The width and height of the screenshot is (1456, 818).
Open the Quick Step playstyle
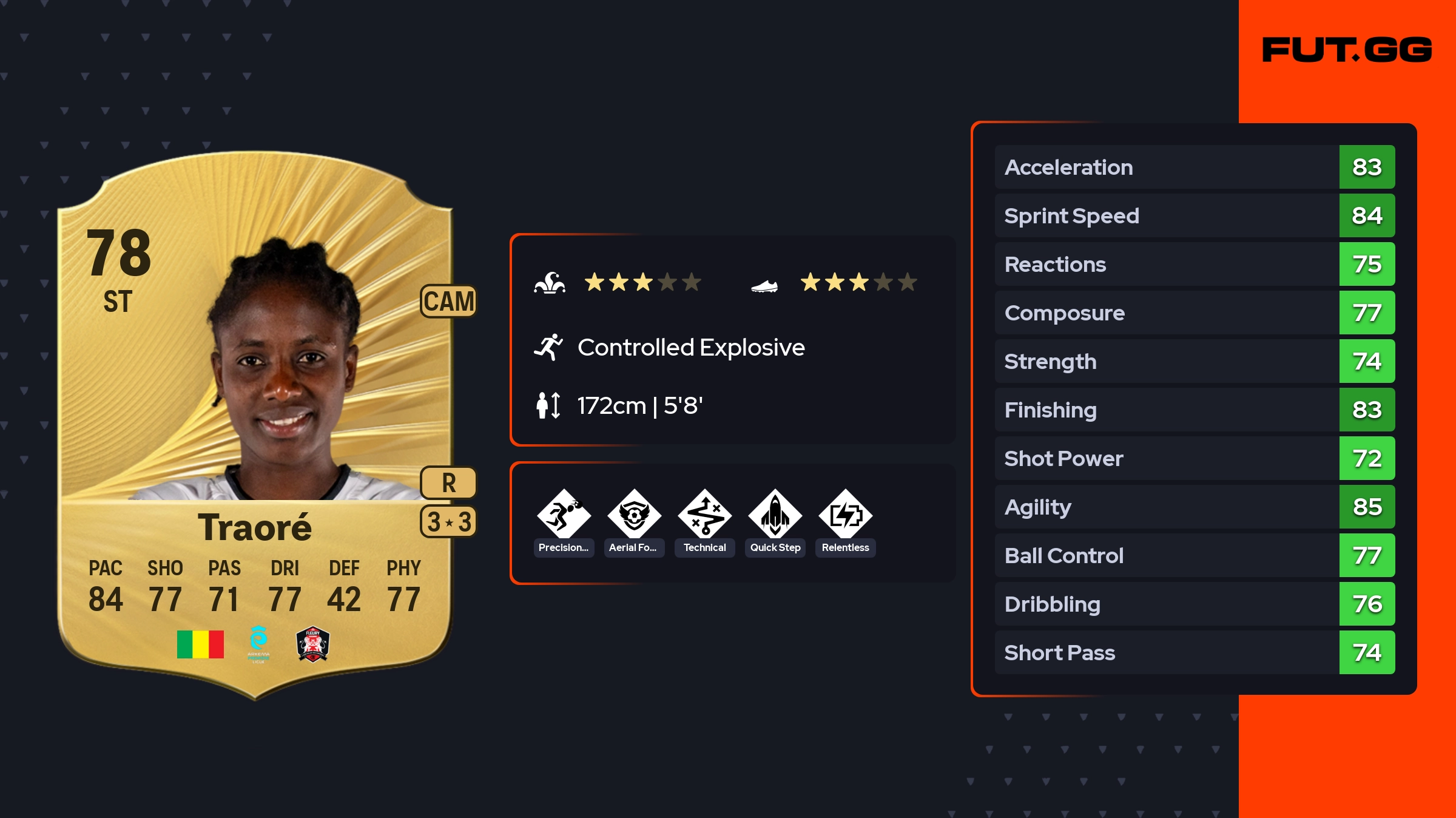775,516
